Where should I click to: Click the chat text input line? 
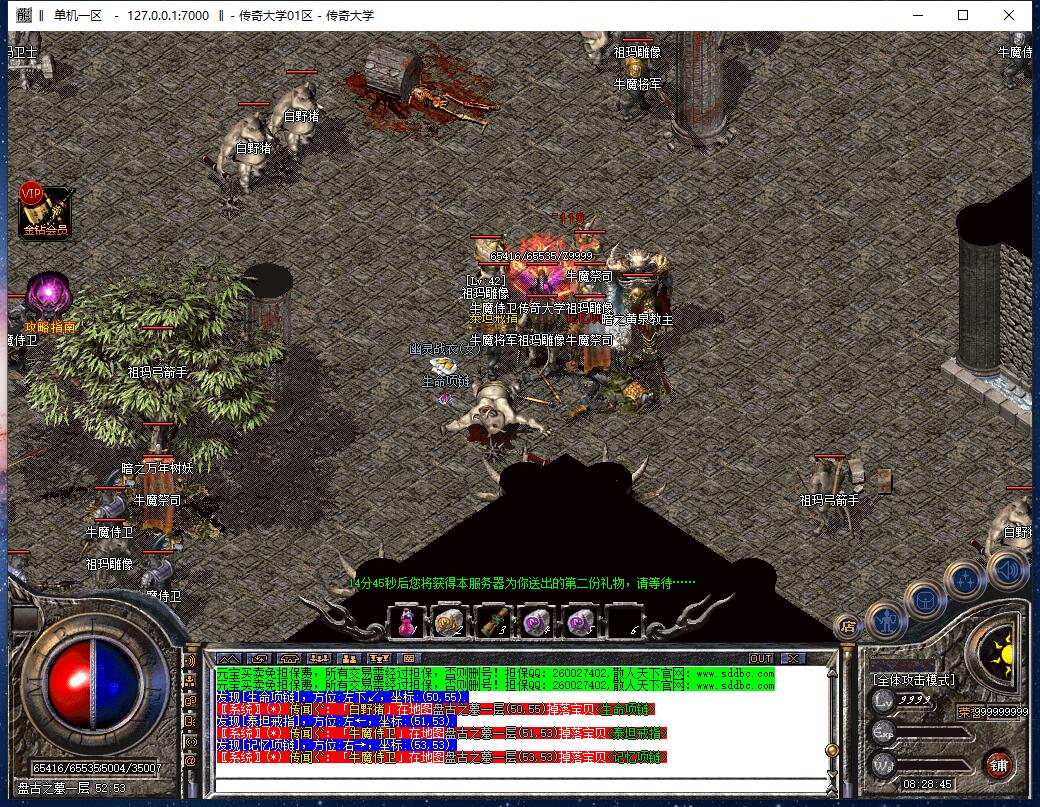point(520,781)
